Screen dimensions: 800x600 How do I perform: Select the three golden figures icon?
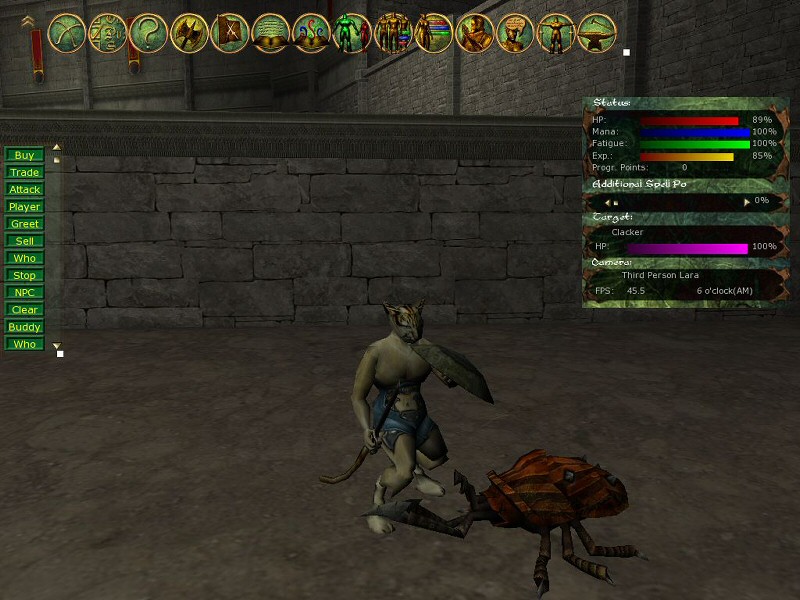click(x=392, y=33)
